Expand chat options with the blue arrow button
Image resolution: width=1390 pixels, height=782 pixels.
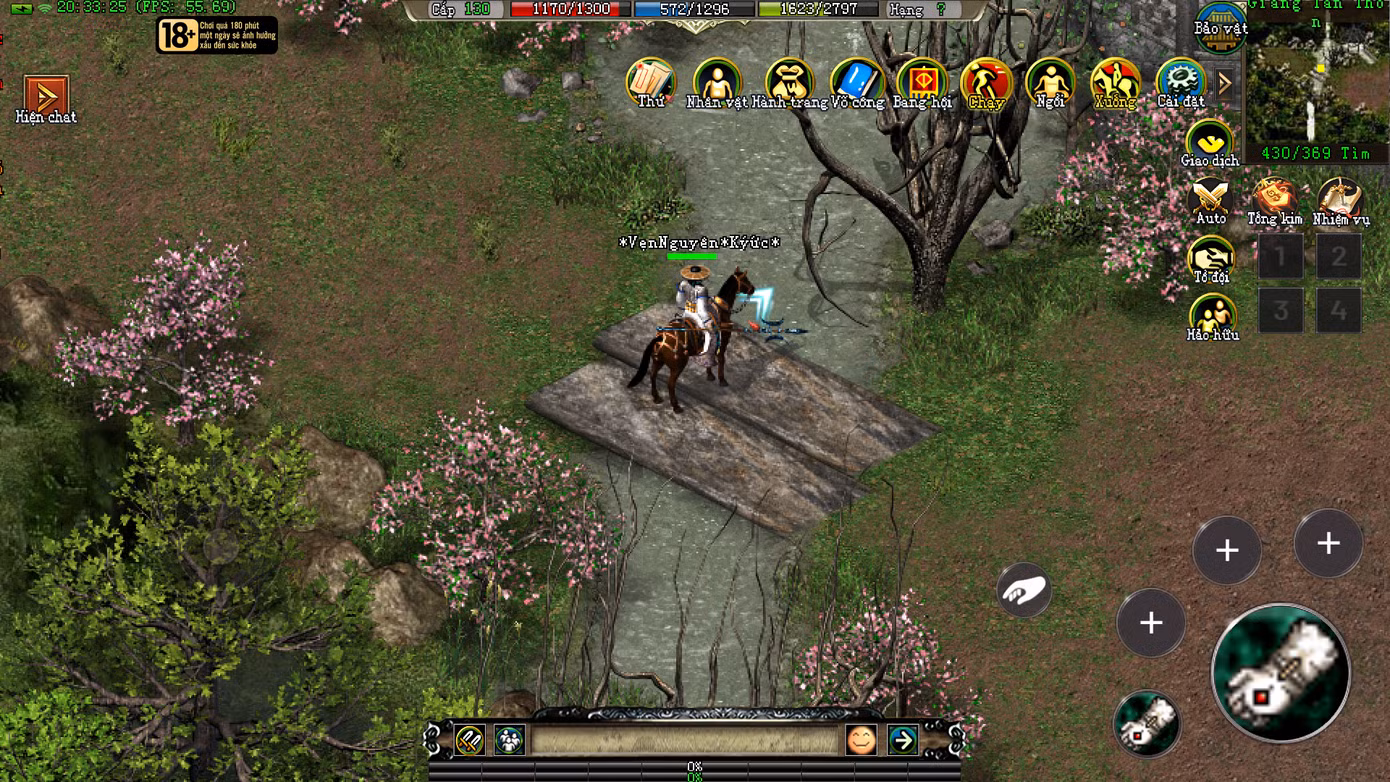click(903, 741)
